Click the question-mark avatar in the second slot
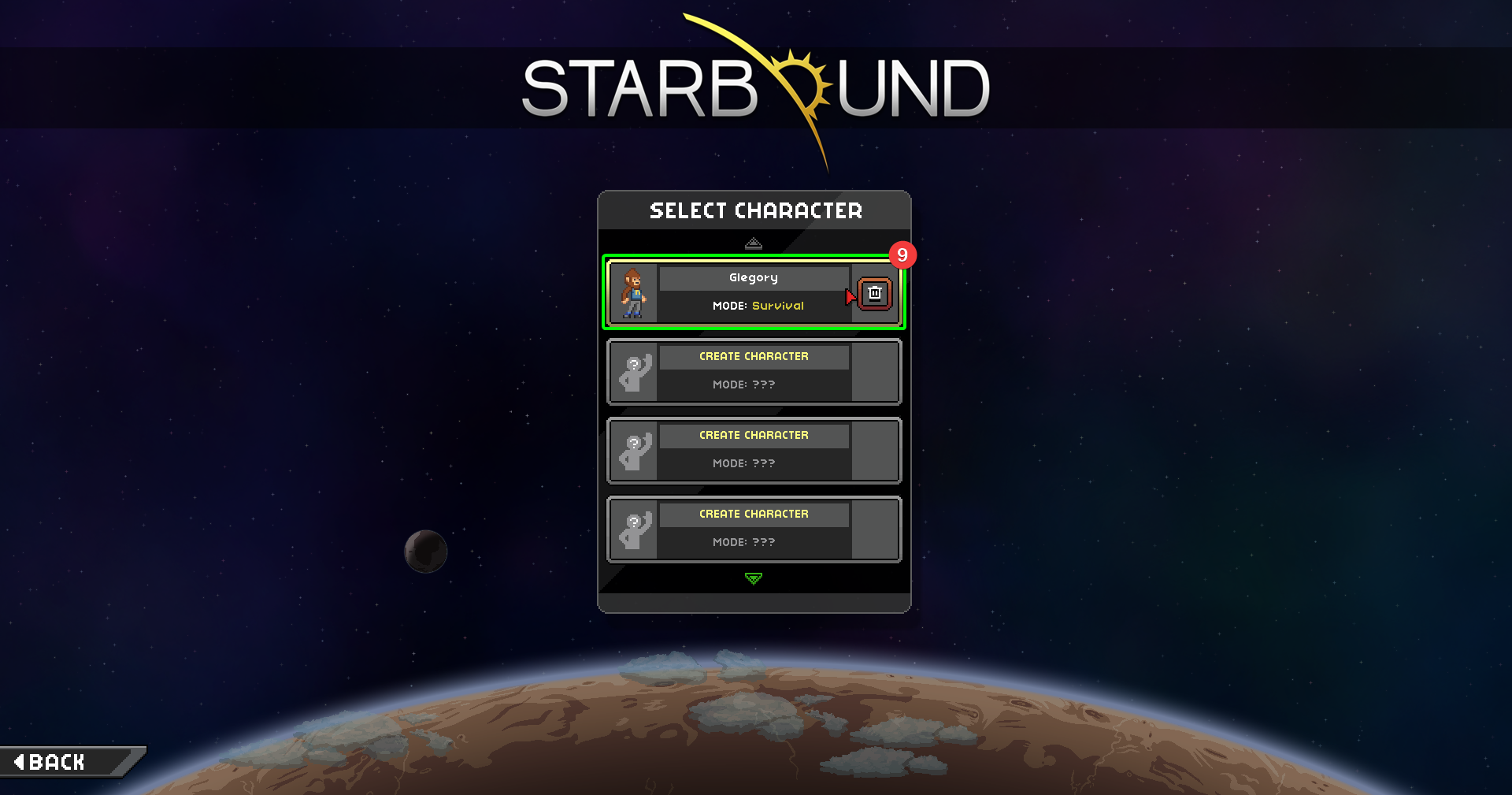This screenshot has height=795, width=1512. 635,371
